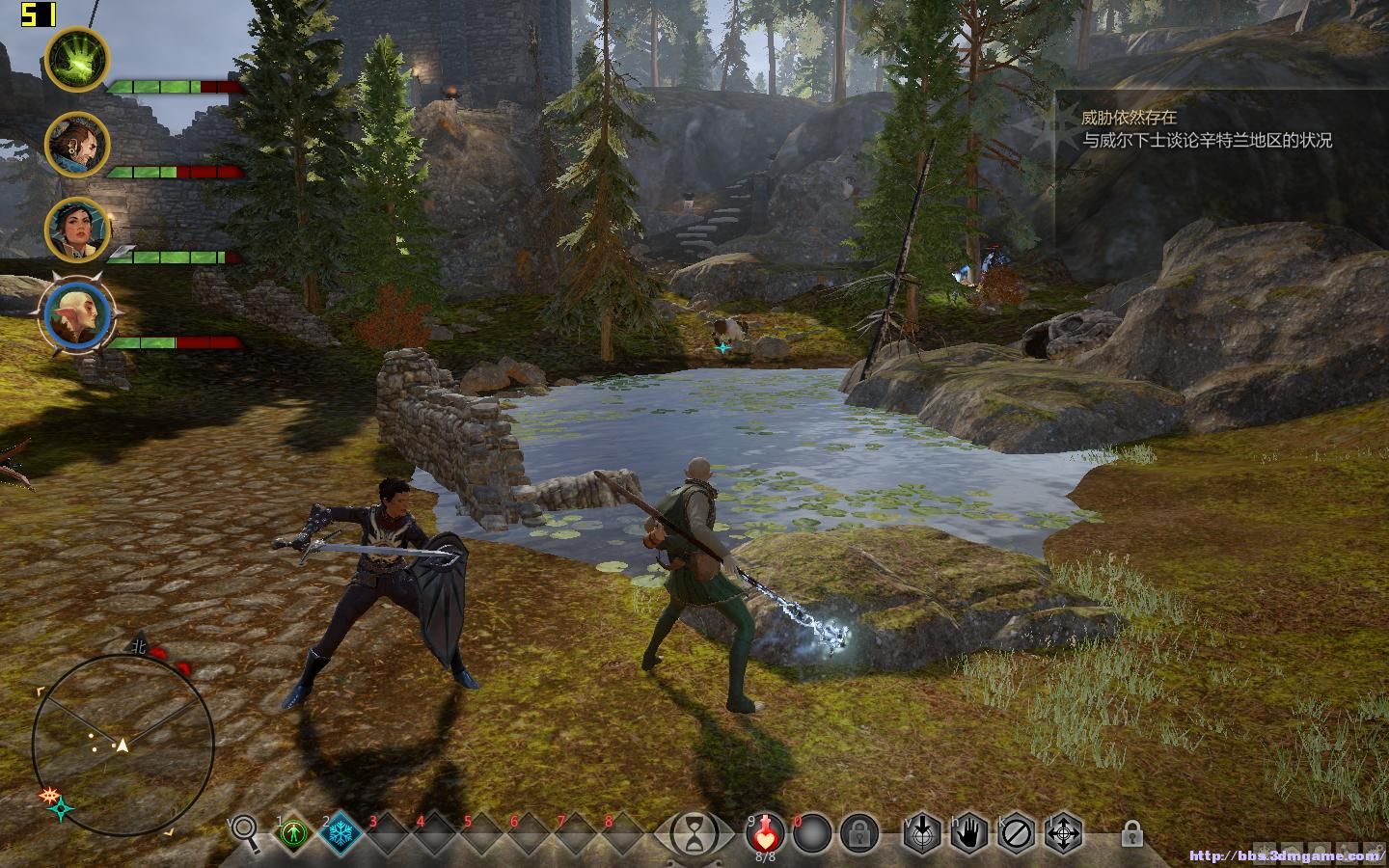
Task: Select the dark-haired woman party portrait
Action: point(77,230)
